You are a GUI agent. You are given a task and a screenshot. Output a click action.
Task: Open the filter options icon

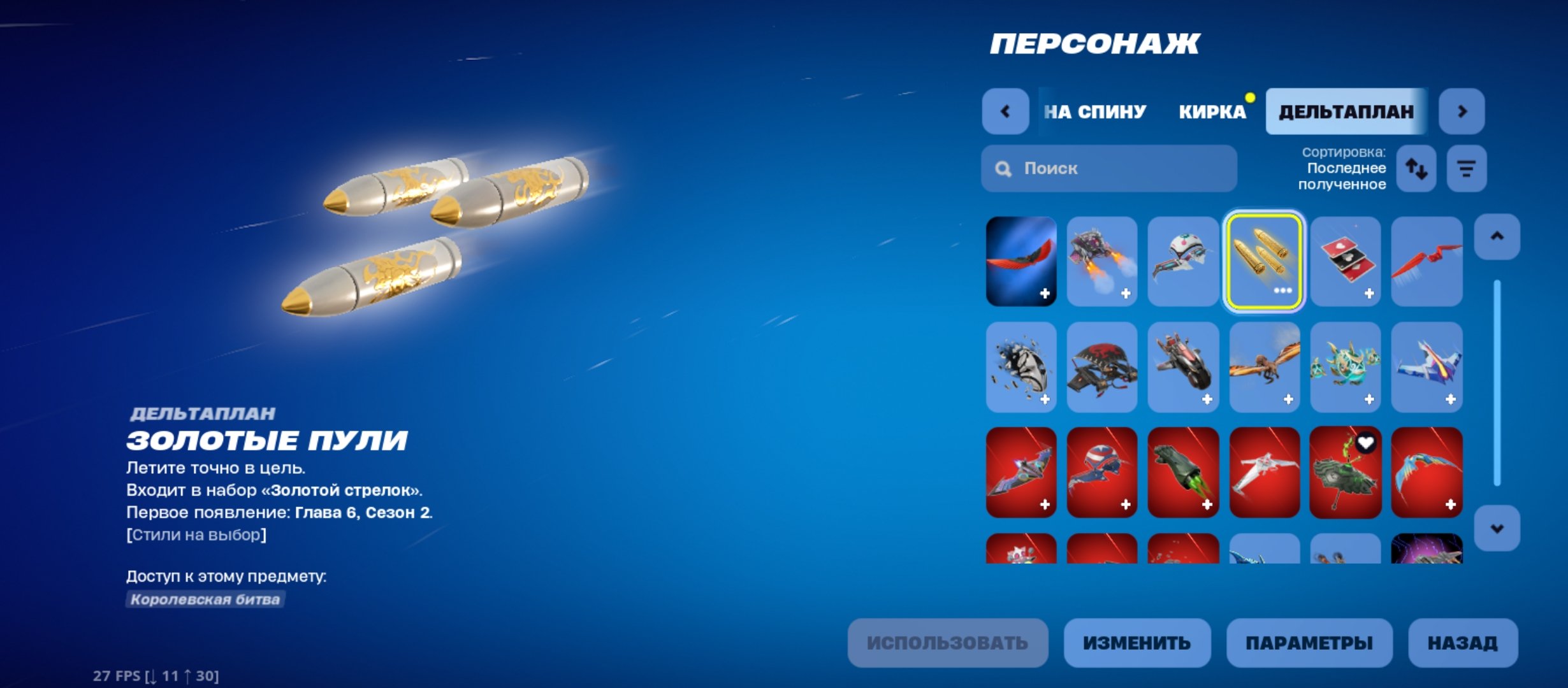1466,168
